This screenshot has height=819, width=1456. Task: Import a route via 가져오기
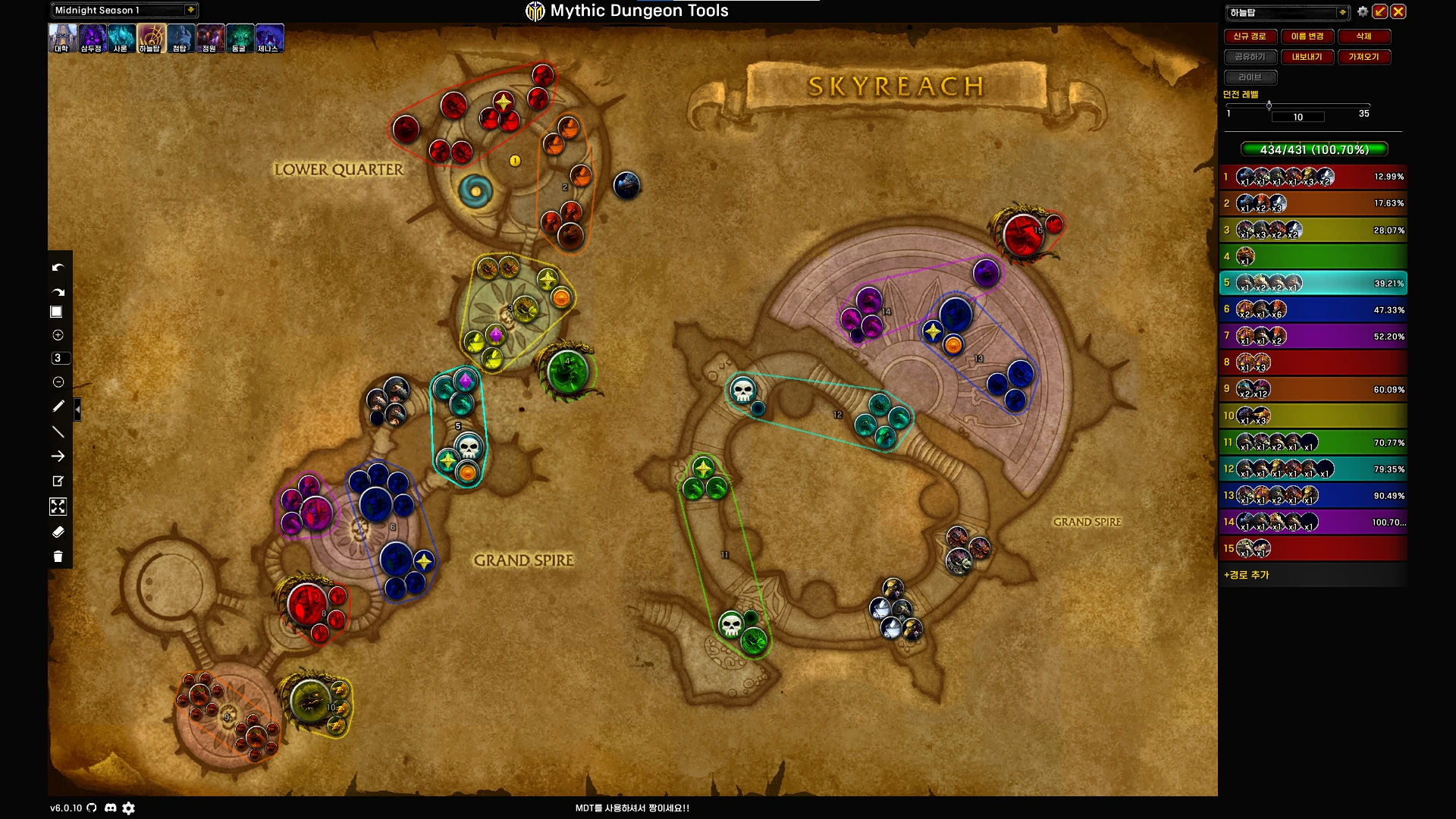(x=1363, y=57)
